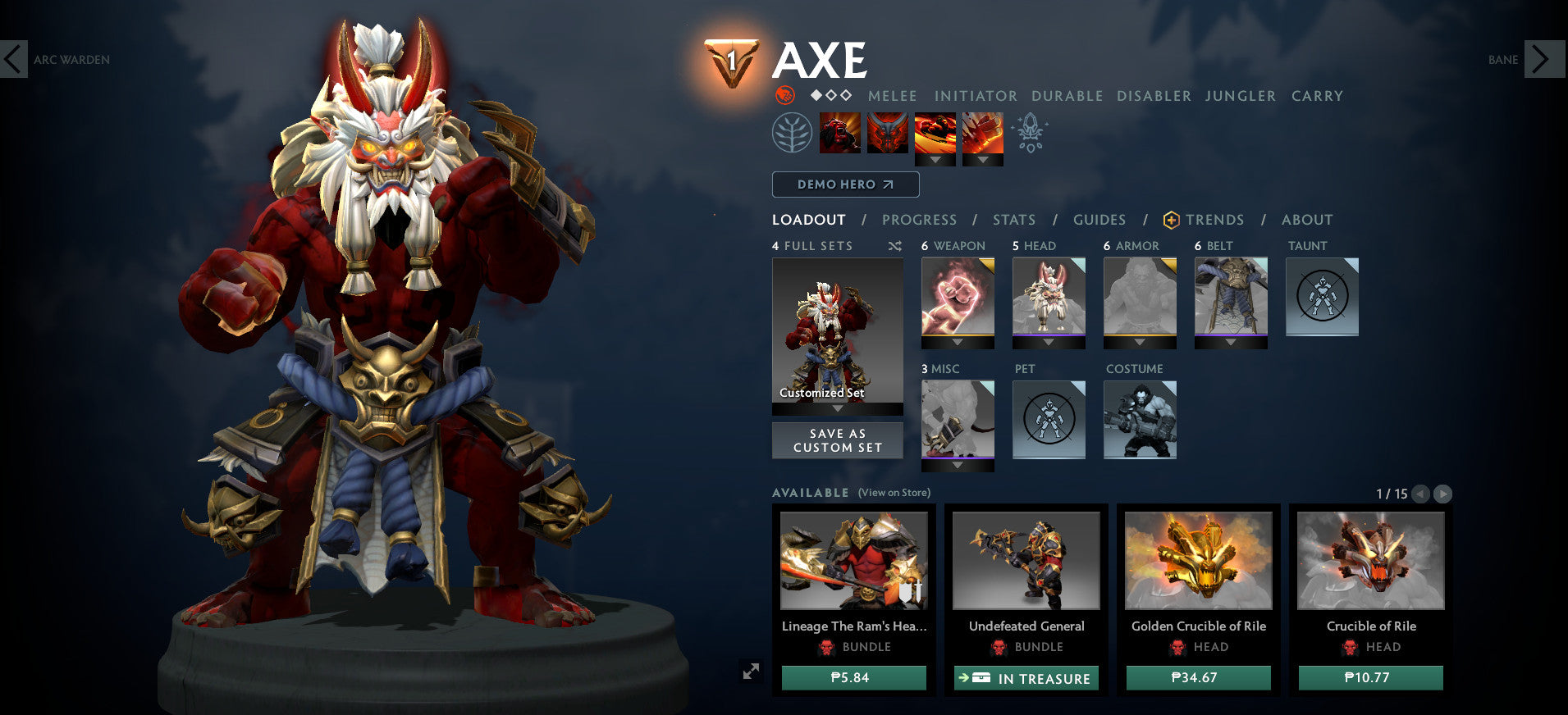Click SAVE AS CUSTOM SET

(x=837, y=440)
